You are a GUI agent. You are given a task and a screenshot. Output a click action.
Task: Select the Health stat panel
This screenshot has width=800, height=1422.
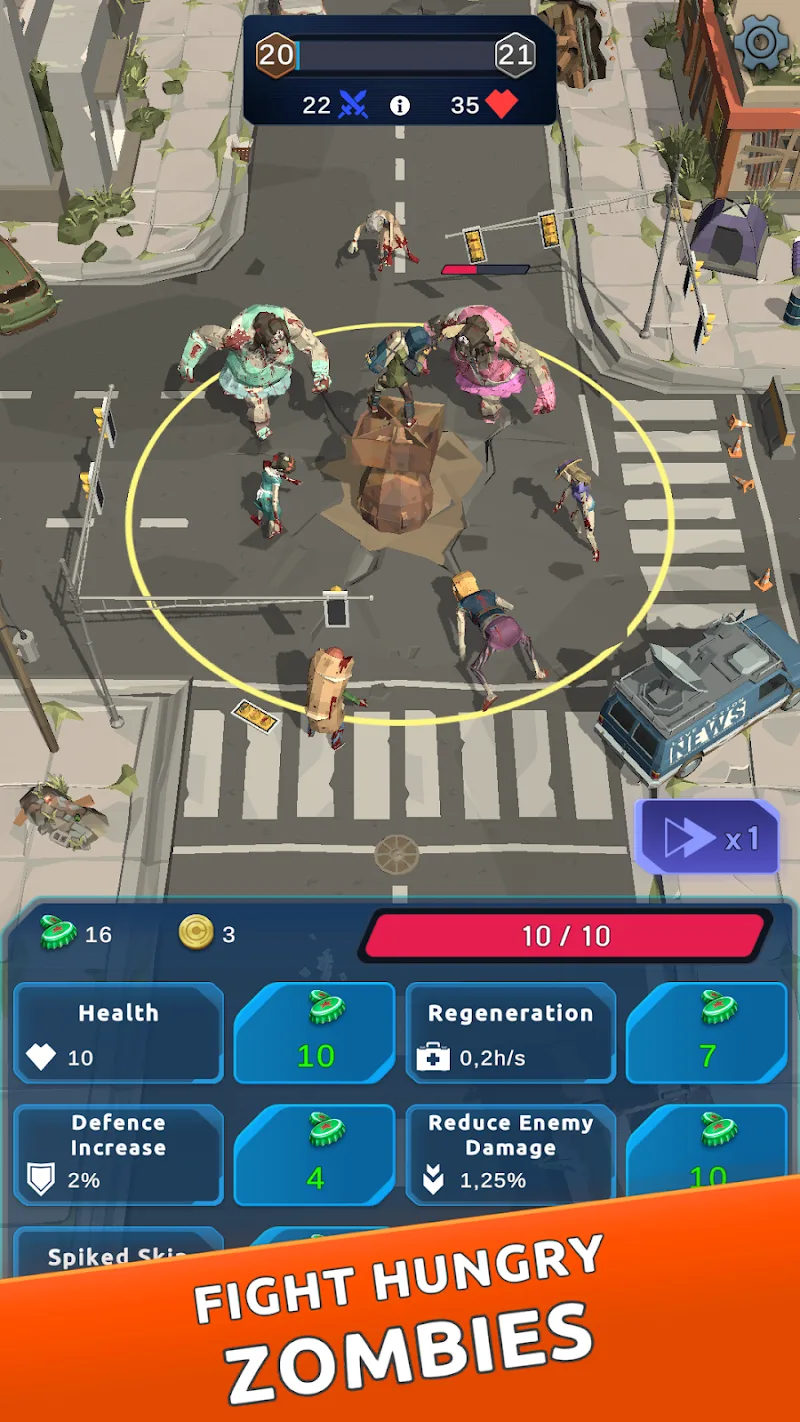point(118,1033)
